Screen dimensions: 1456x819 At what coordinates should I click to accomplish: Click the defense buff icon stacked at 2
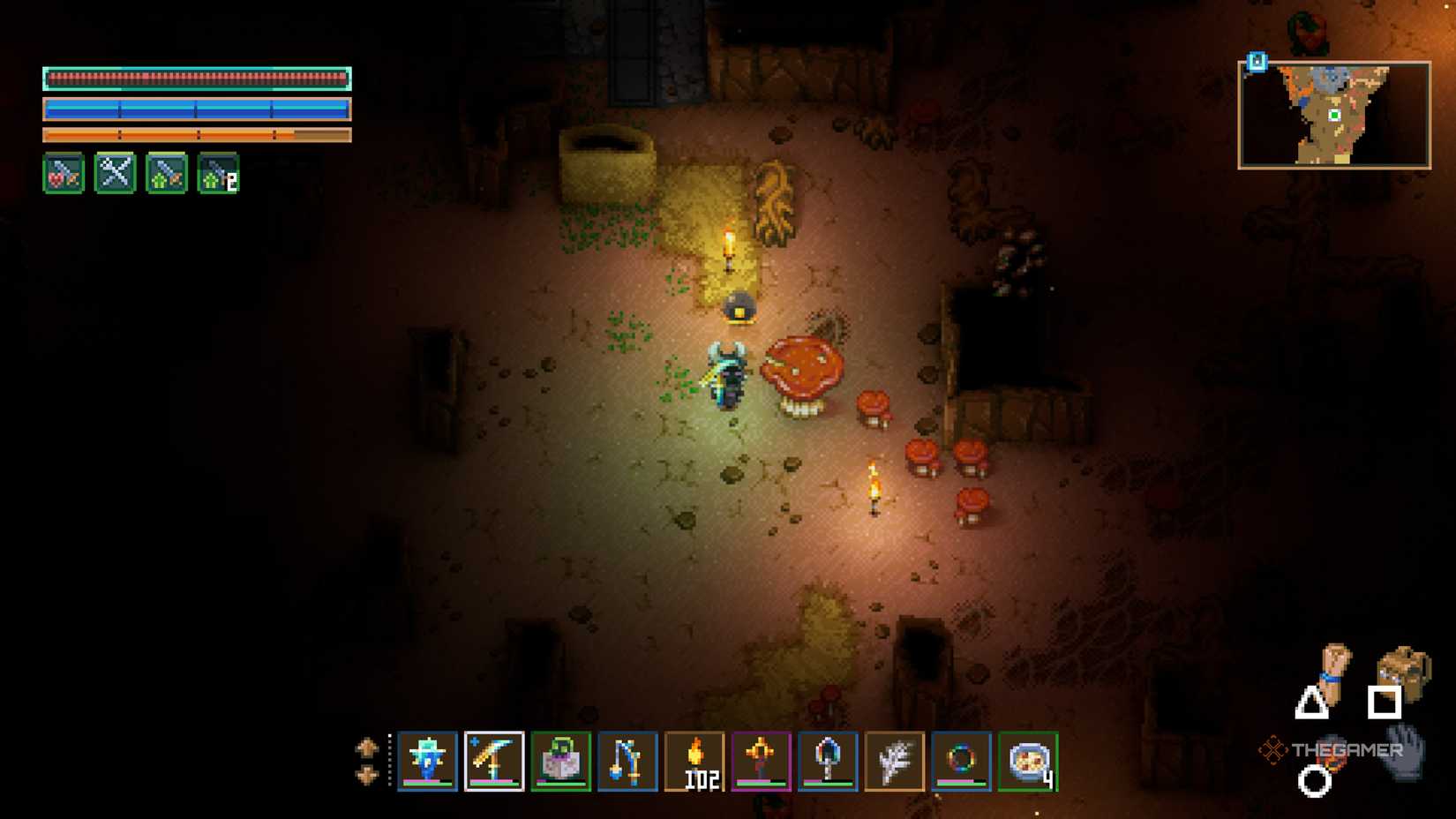tap(219, 174)
